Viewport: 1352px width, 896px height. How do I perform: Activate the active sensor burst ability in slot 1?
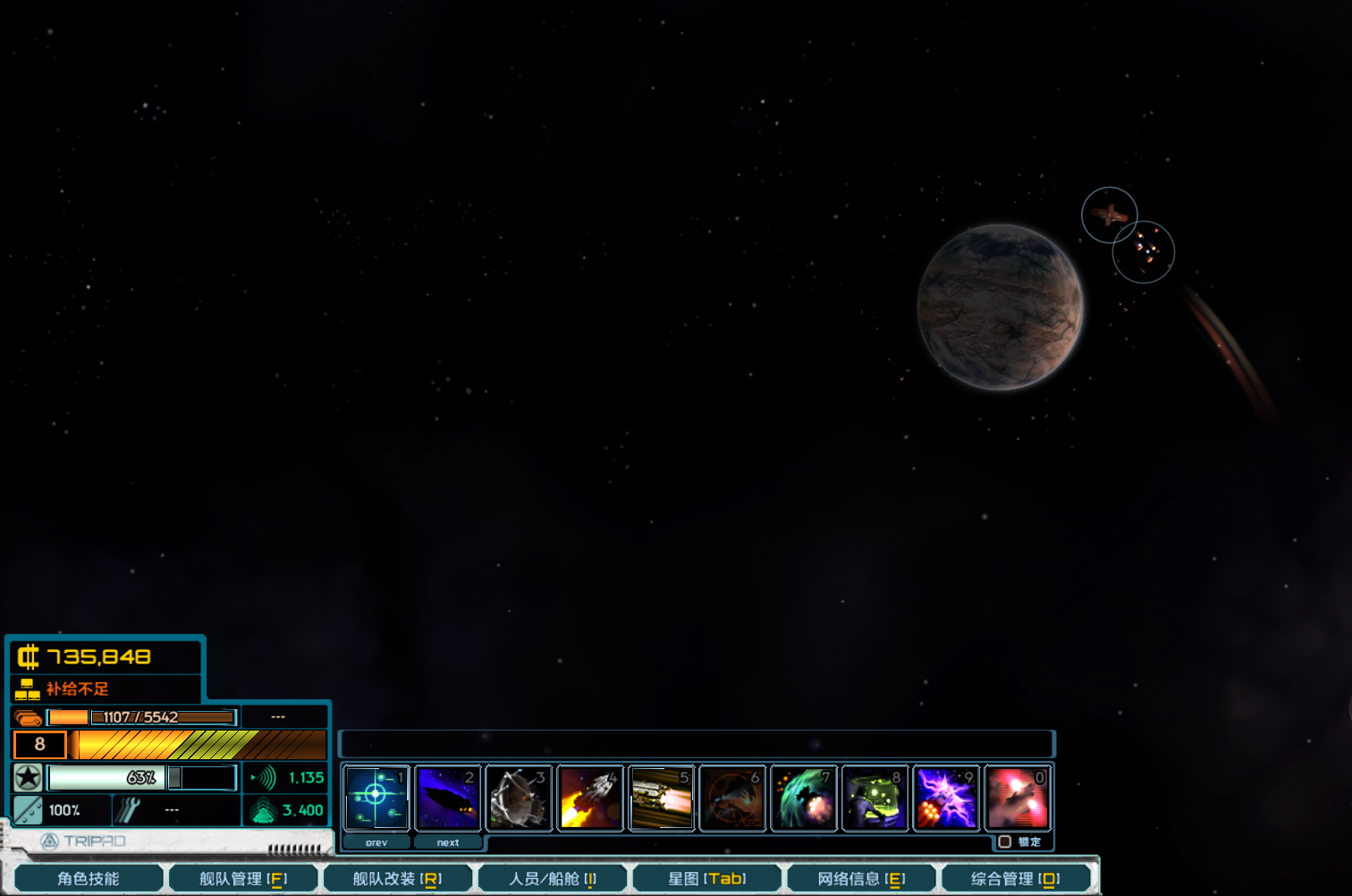[x=376, y=797]
